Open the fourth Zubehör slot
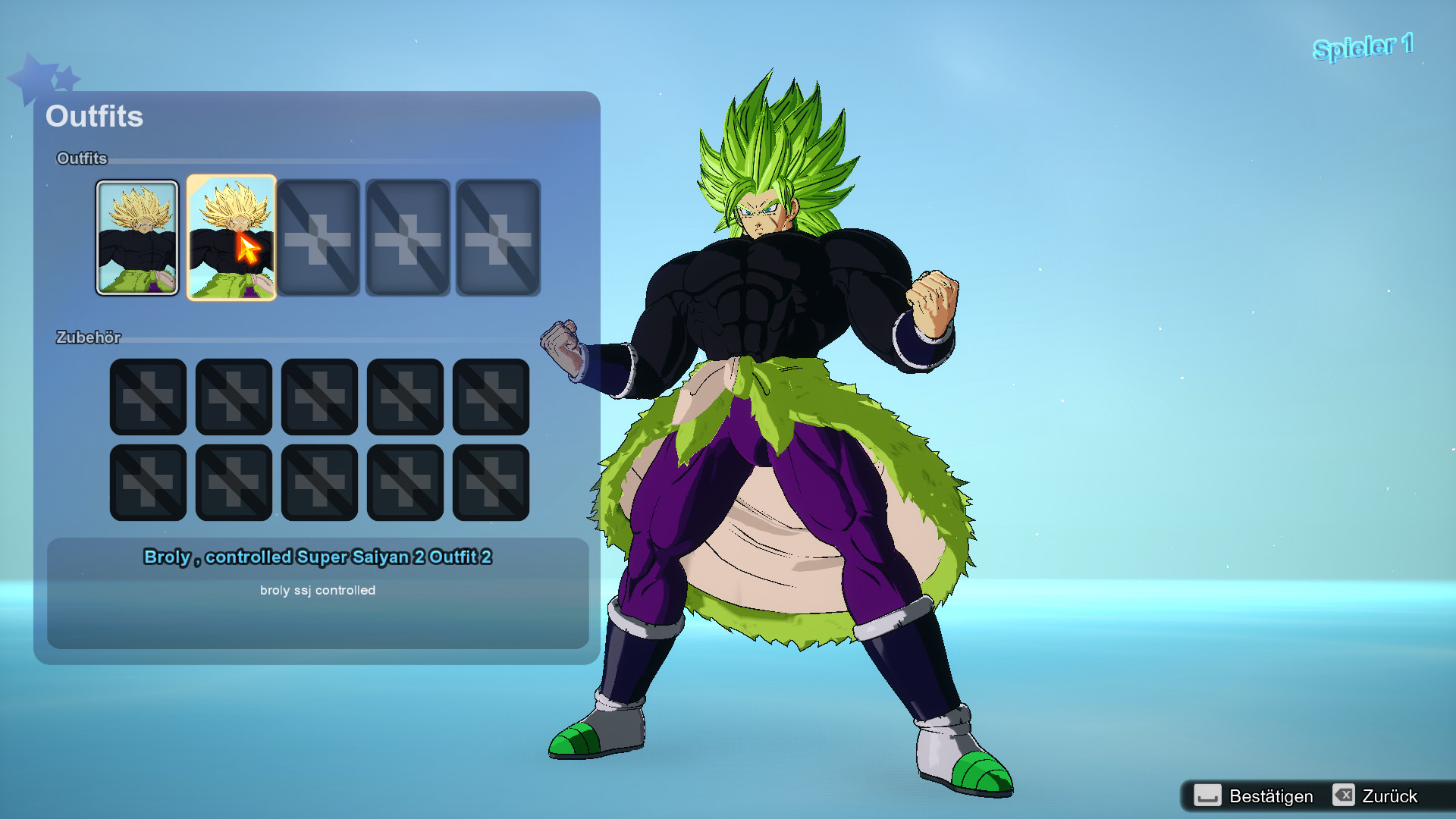The width and height of the screenshot is (1456, 819). [x=405, y=397]
